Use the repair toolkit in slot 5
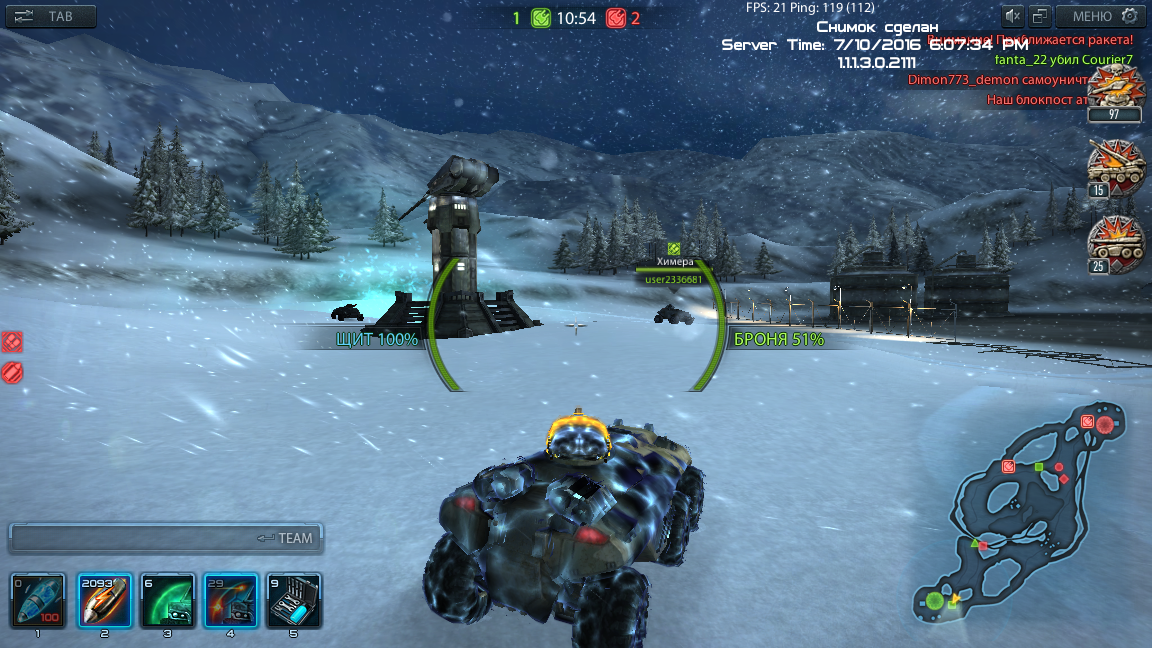The width and height of the screenshot is (1152, 648). tap(295, 600)
